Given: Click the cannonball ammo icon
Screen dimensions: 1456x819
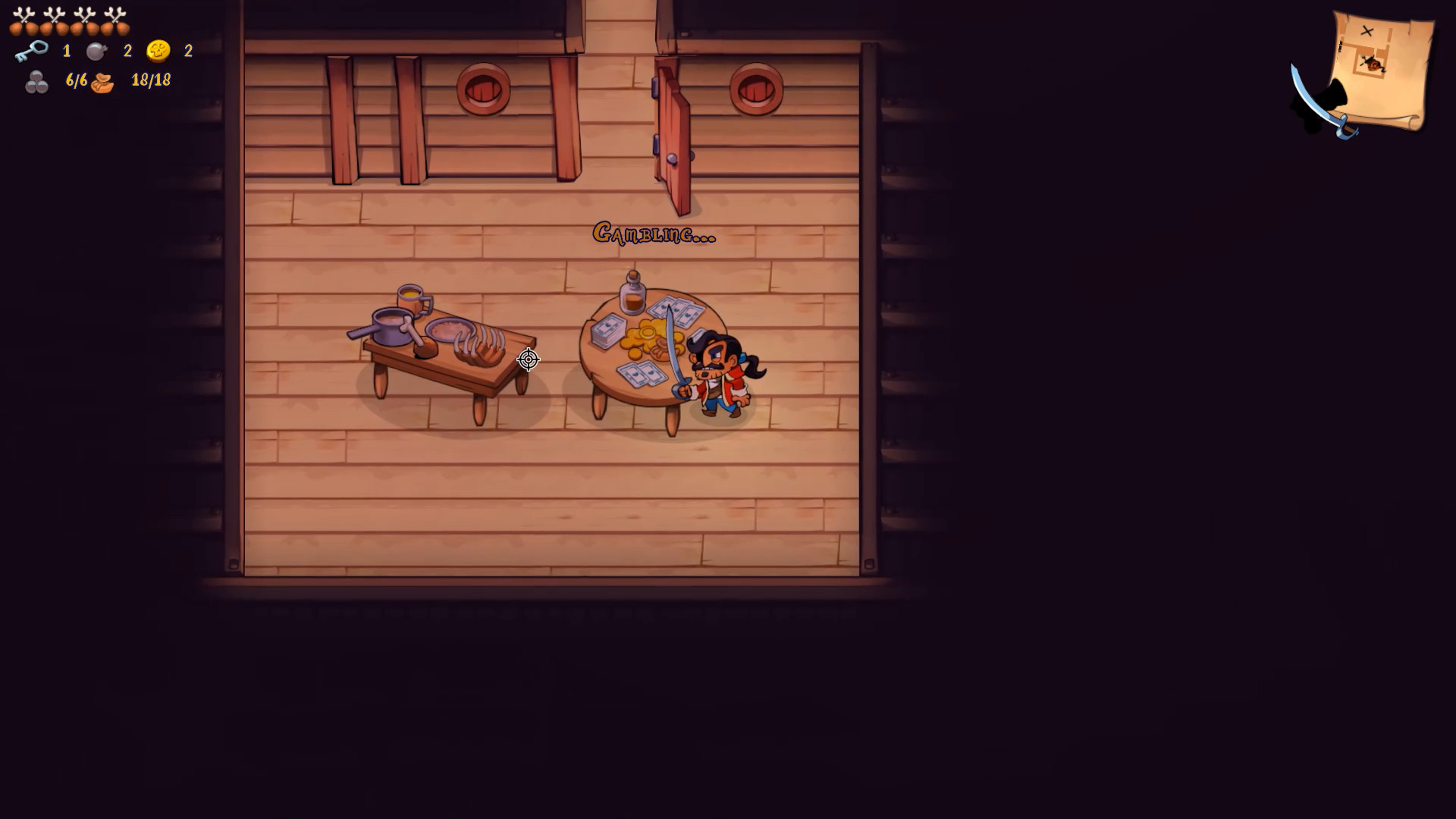Looking at the screenshot, I should (36, 80).
